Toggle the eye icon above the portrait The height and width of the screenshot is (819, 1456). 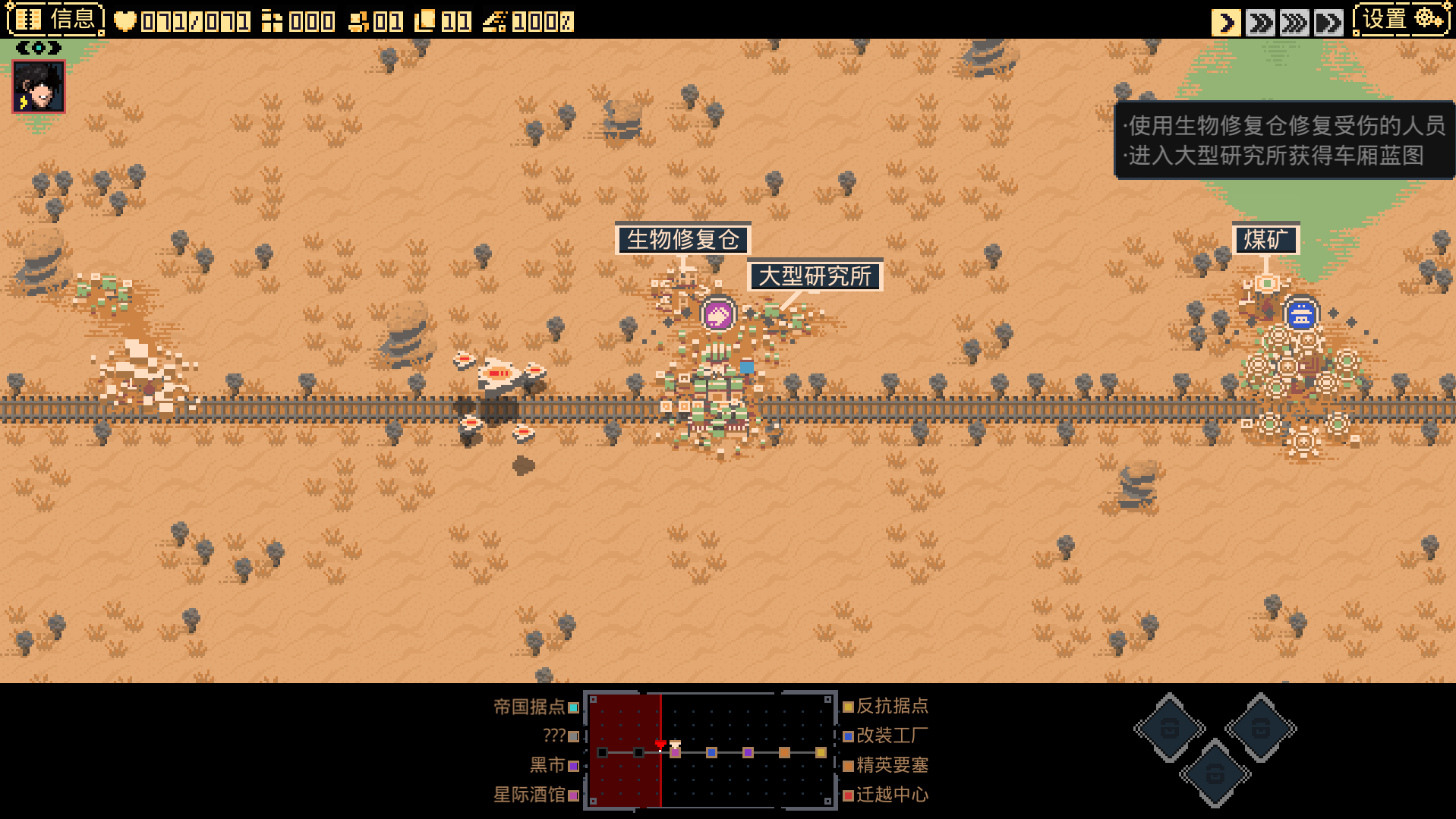coord(39,48)
